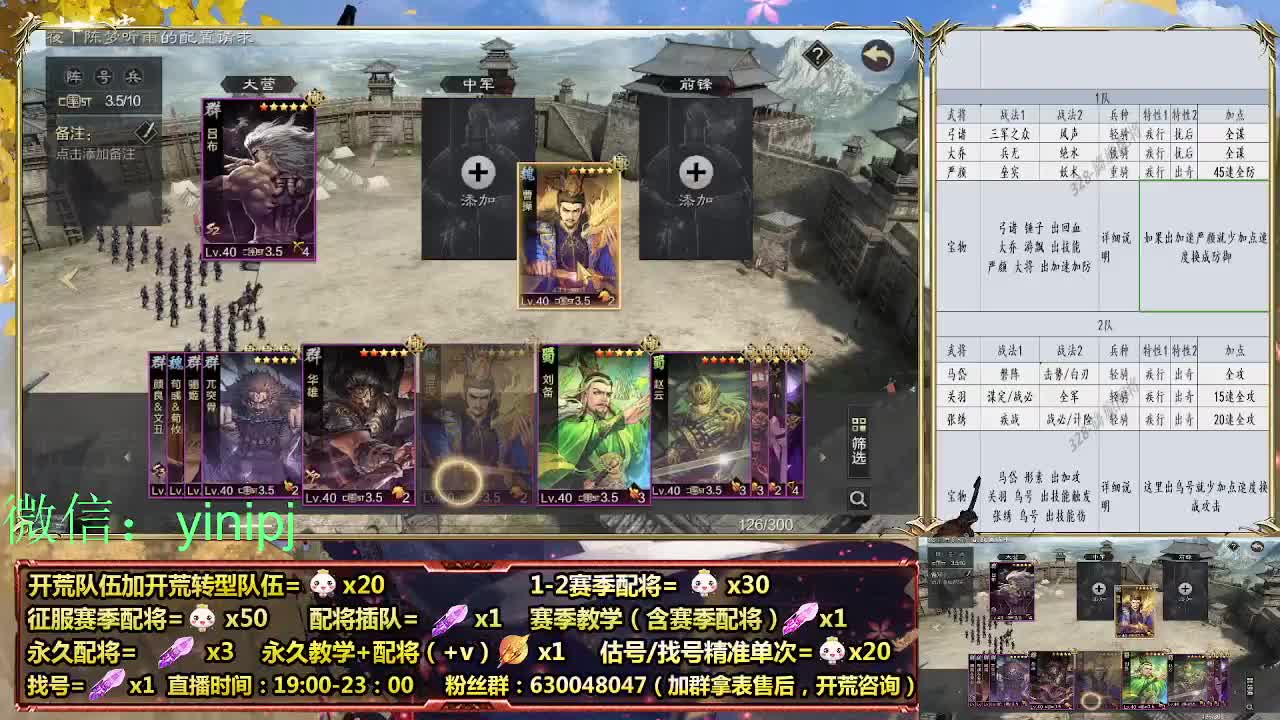This screenshot has height=720, width=1280.
Task: Click the 点击添加备注 note field
Action: 95,153
